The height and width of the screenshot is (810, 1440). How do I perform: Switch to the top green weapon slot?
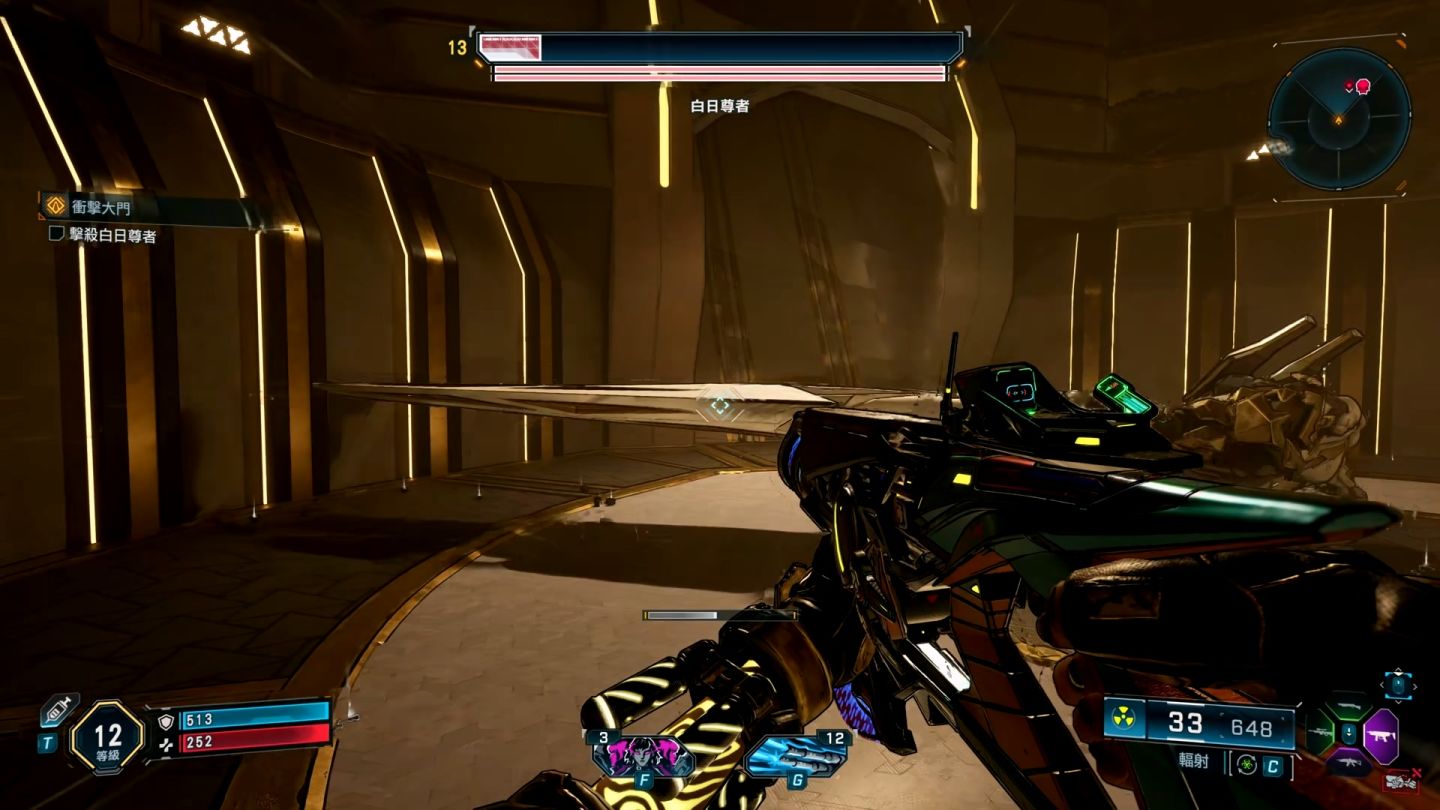(1348, 707)
